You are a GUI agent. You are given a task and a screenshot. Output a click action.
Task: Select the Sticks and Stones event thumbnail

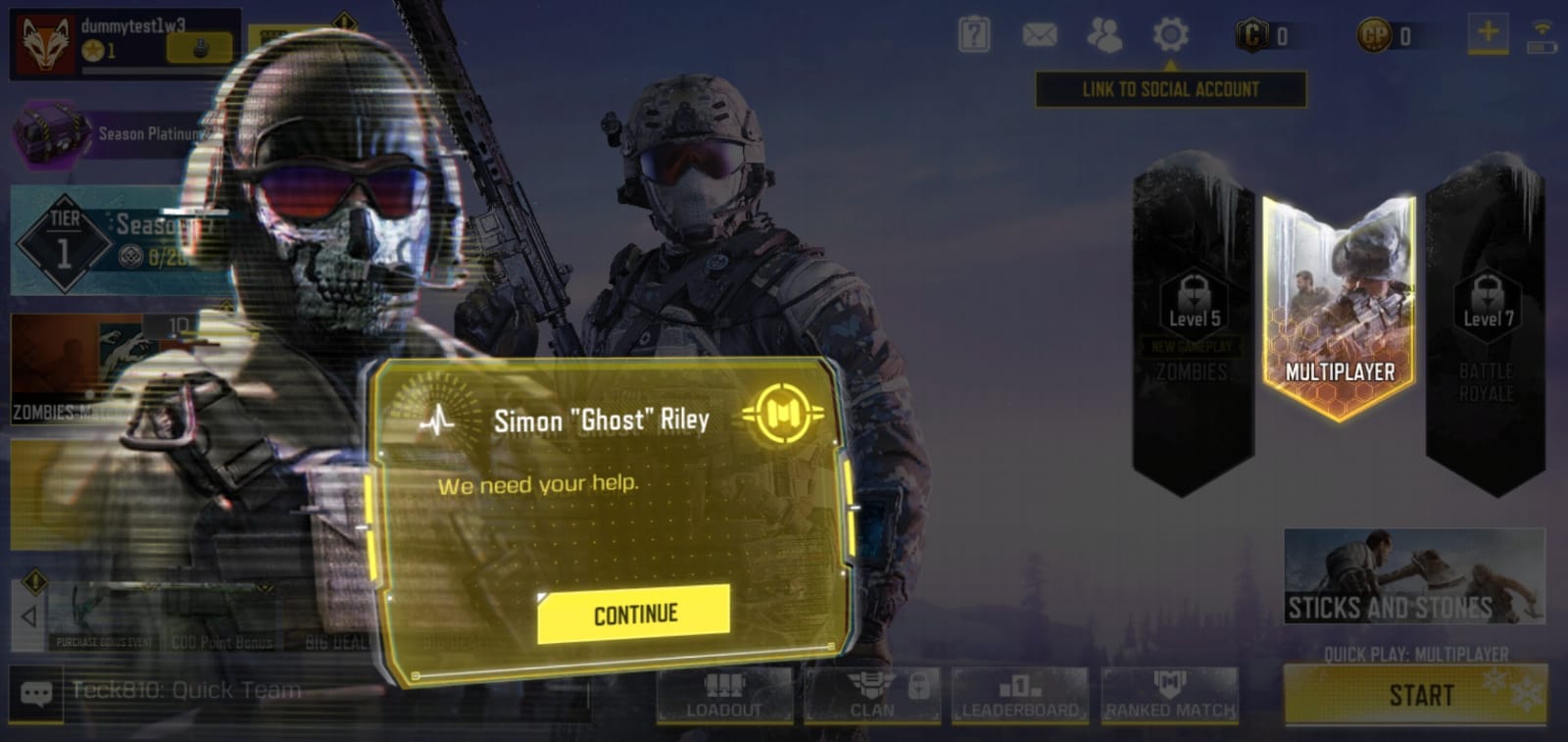click(1414, 578)
